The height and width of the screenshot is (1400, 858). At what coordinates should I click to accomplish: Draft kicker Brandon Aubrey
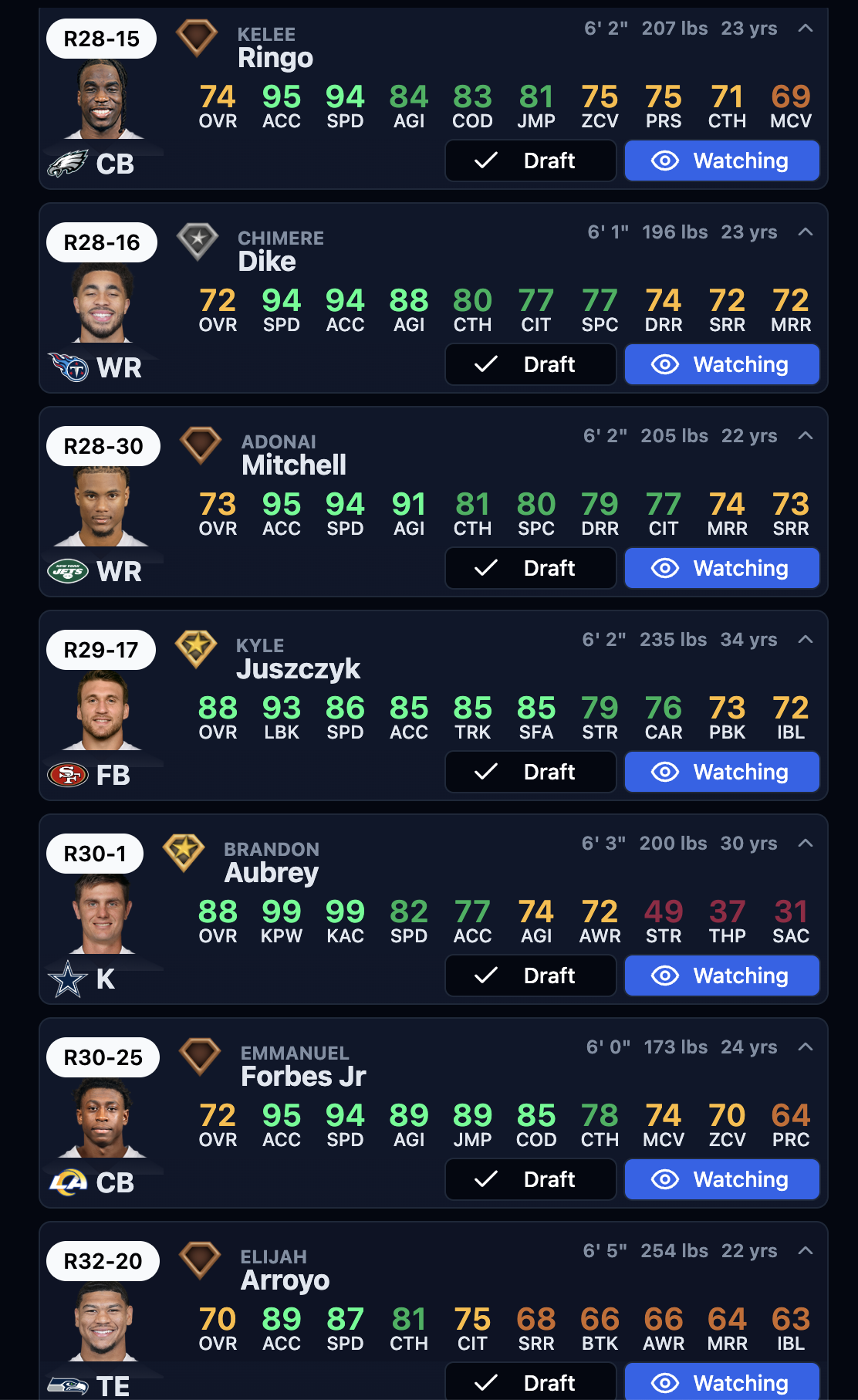pos(530,976)
